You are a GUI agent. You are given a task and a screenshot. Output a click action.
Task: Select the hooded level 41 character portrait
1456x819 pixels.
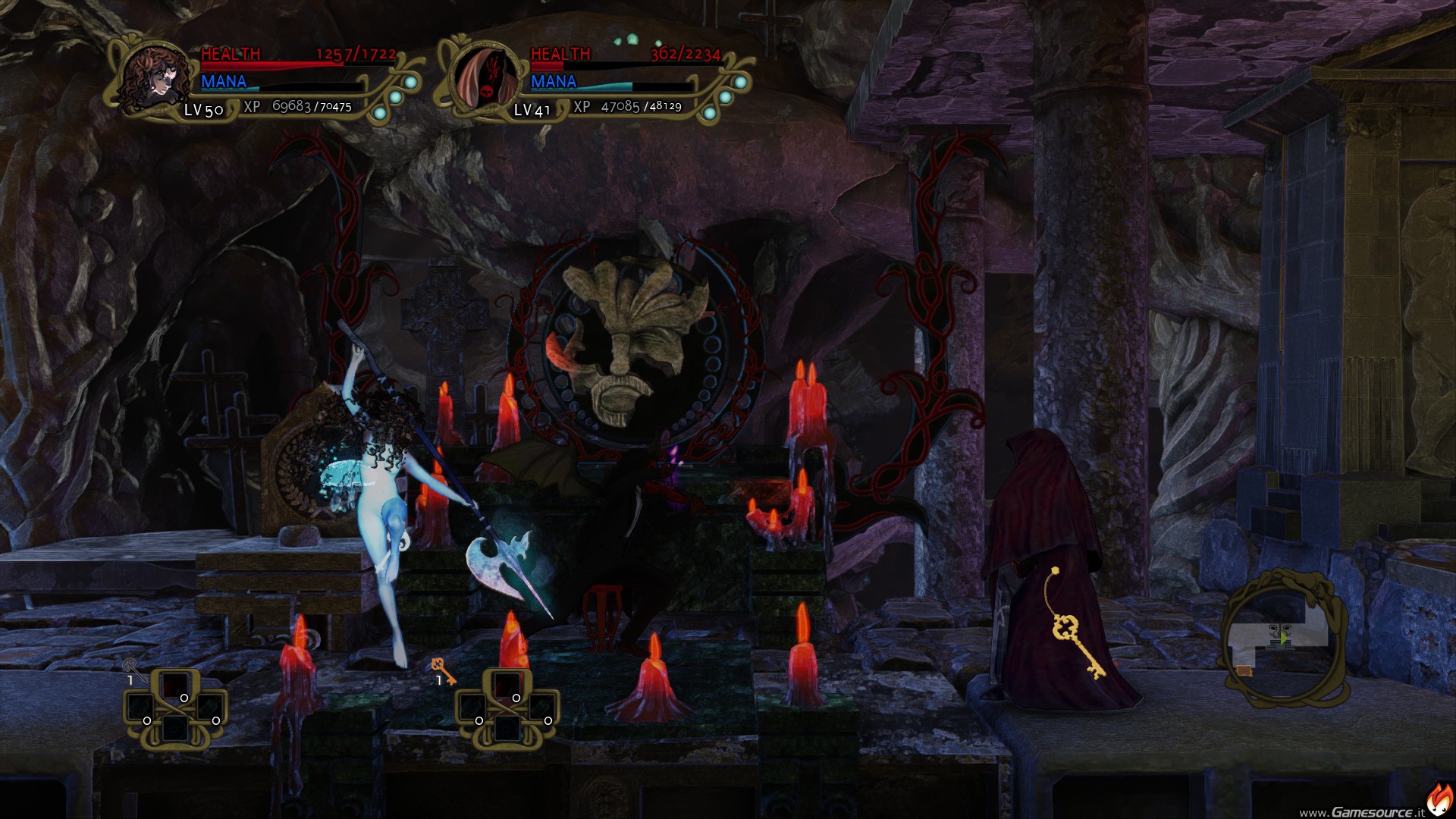pyautogui.click(x=487, y=77)
